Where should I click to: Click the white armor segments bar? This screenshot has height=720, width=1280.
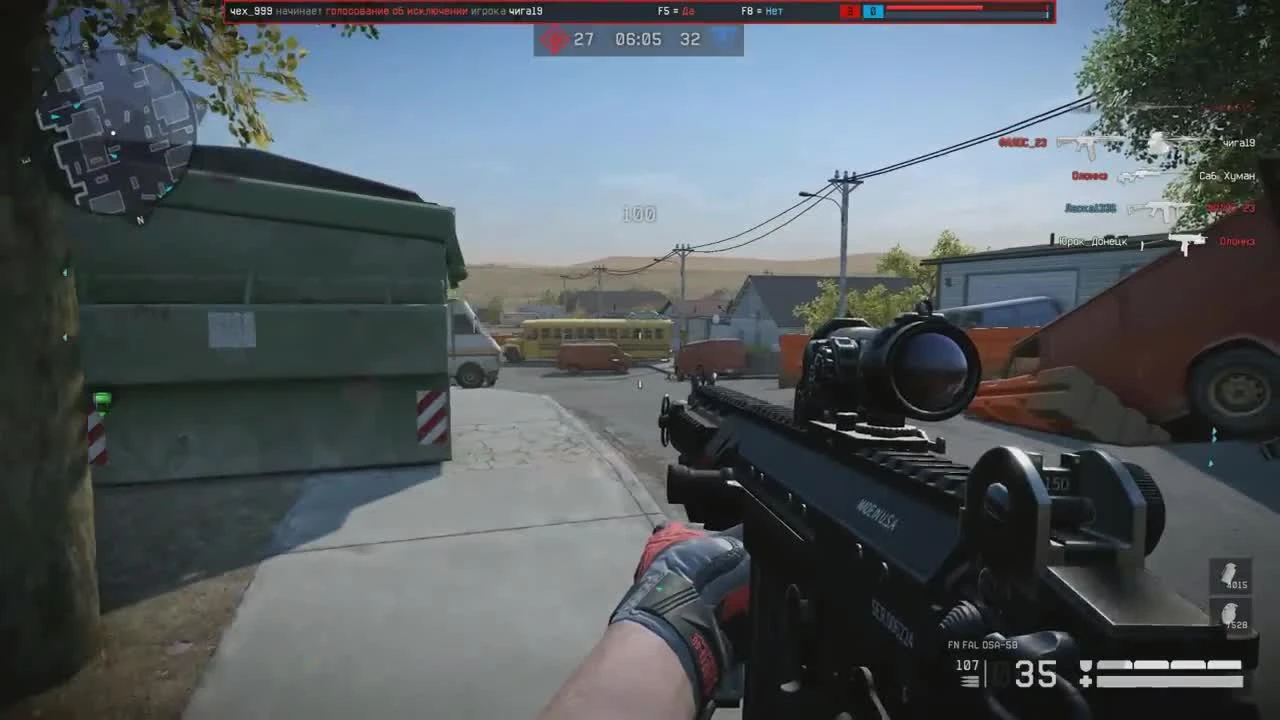coord(1170,663)
